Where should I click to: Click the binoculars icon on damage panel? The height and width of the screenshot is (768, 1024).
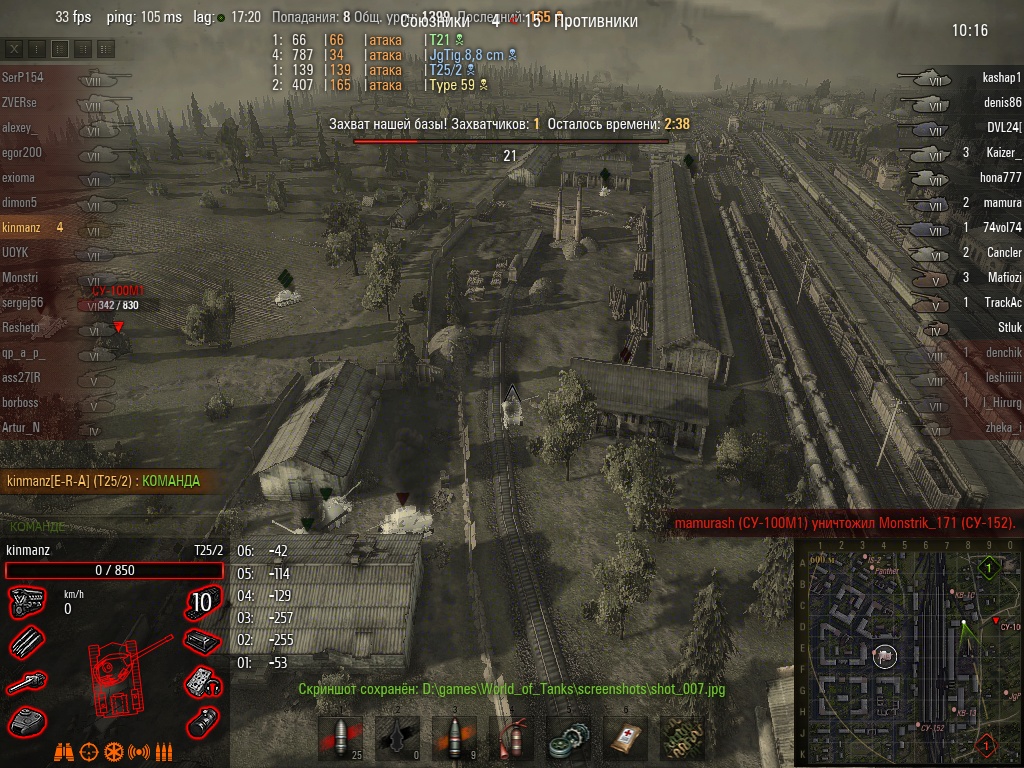[x=64, y=751]
